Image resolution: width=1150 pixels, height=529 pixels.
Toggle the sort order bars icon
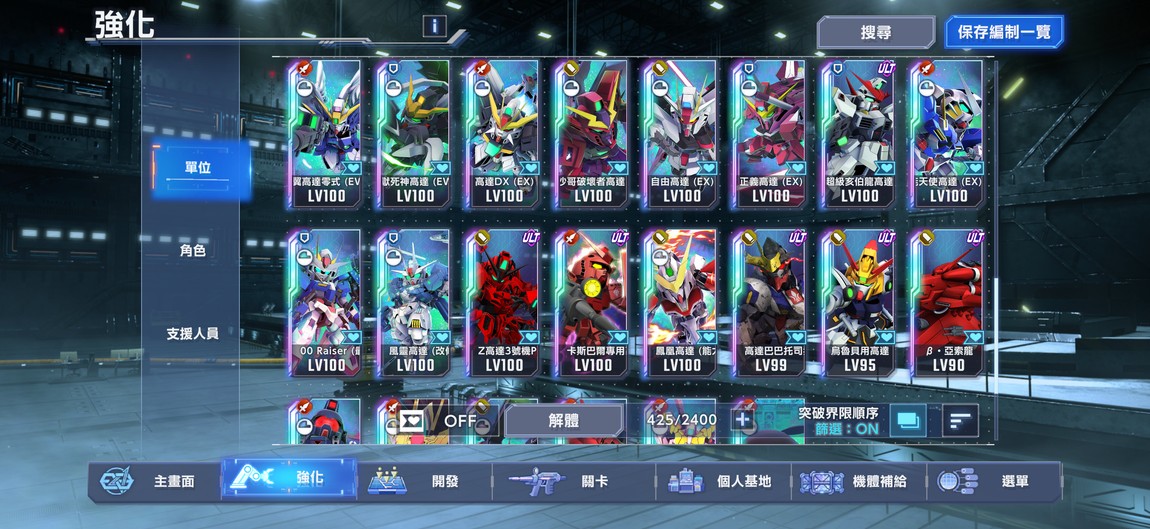pyautogui.click(x=960, y=421)
